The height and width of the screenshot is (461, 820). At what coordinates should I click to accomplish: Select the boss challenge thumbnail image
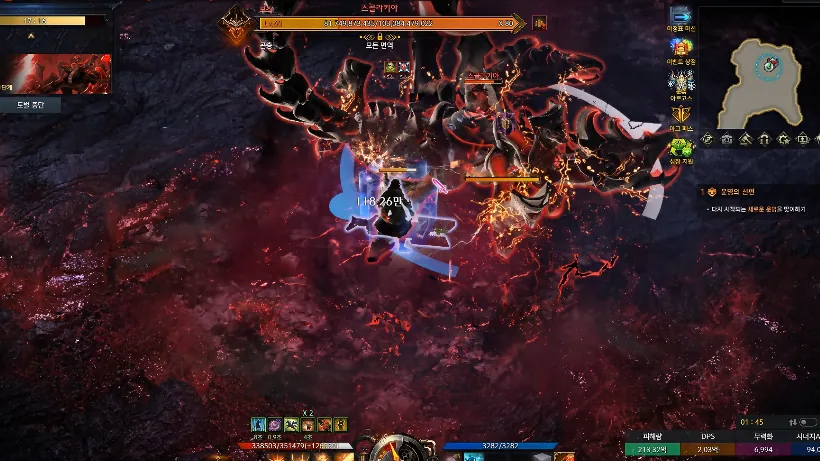pos(53,73)
